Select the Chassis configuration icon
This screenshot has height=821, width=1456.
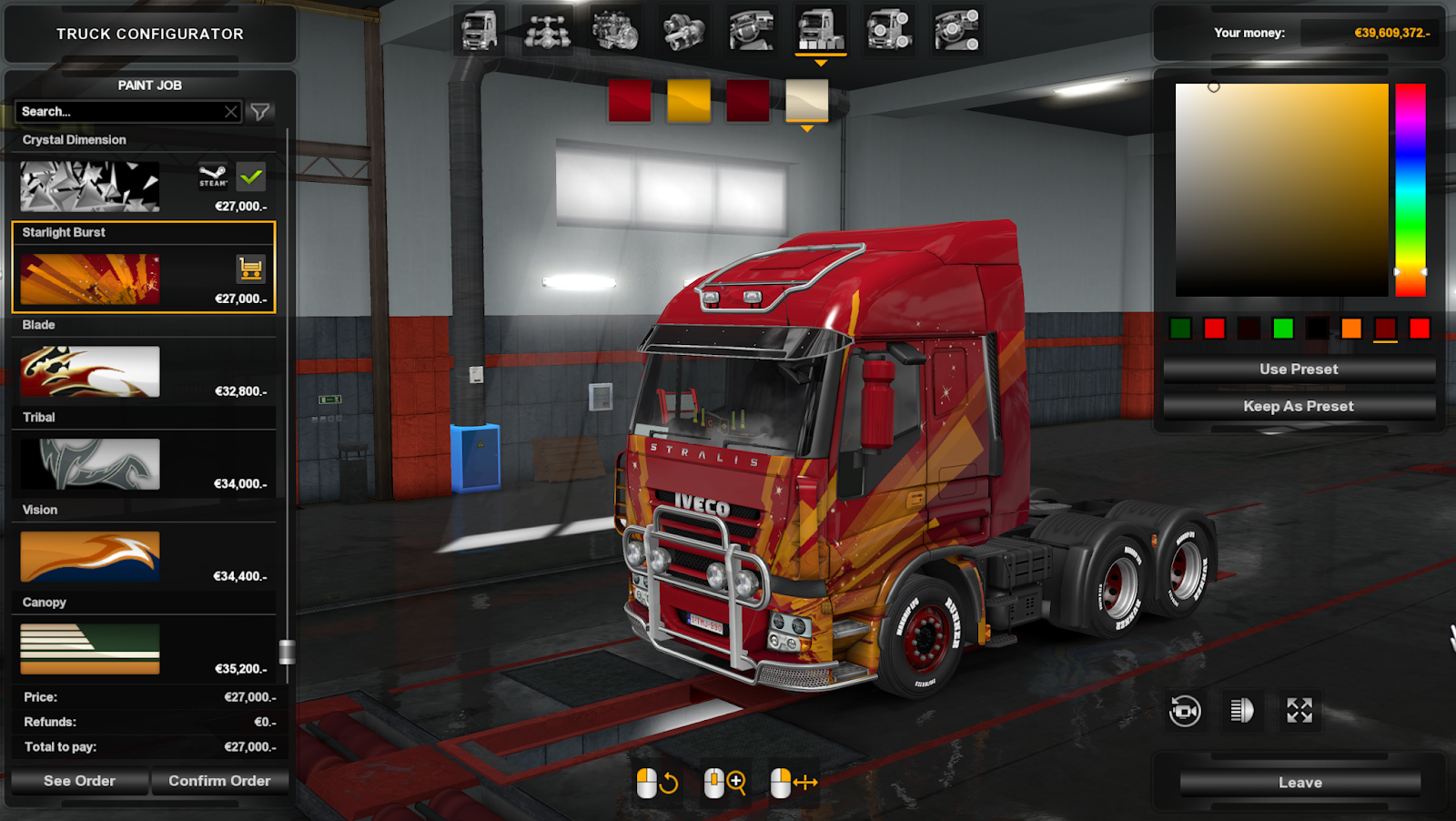[547, 27]
